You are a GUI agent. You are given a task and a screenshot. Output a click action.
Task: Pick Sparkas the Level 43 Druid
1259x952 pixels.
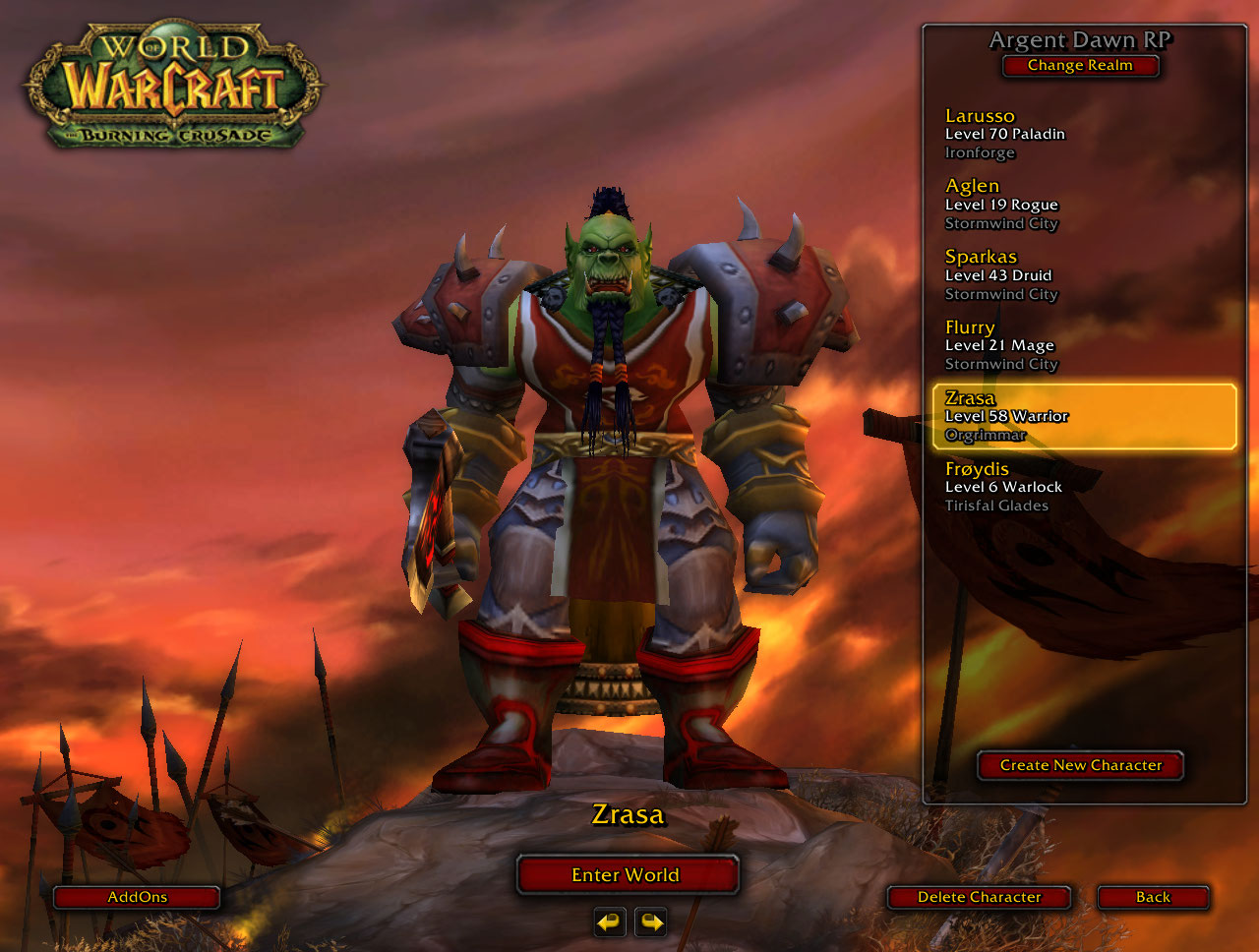pos(1082,275)
